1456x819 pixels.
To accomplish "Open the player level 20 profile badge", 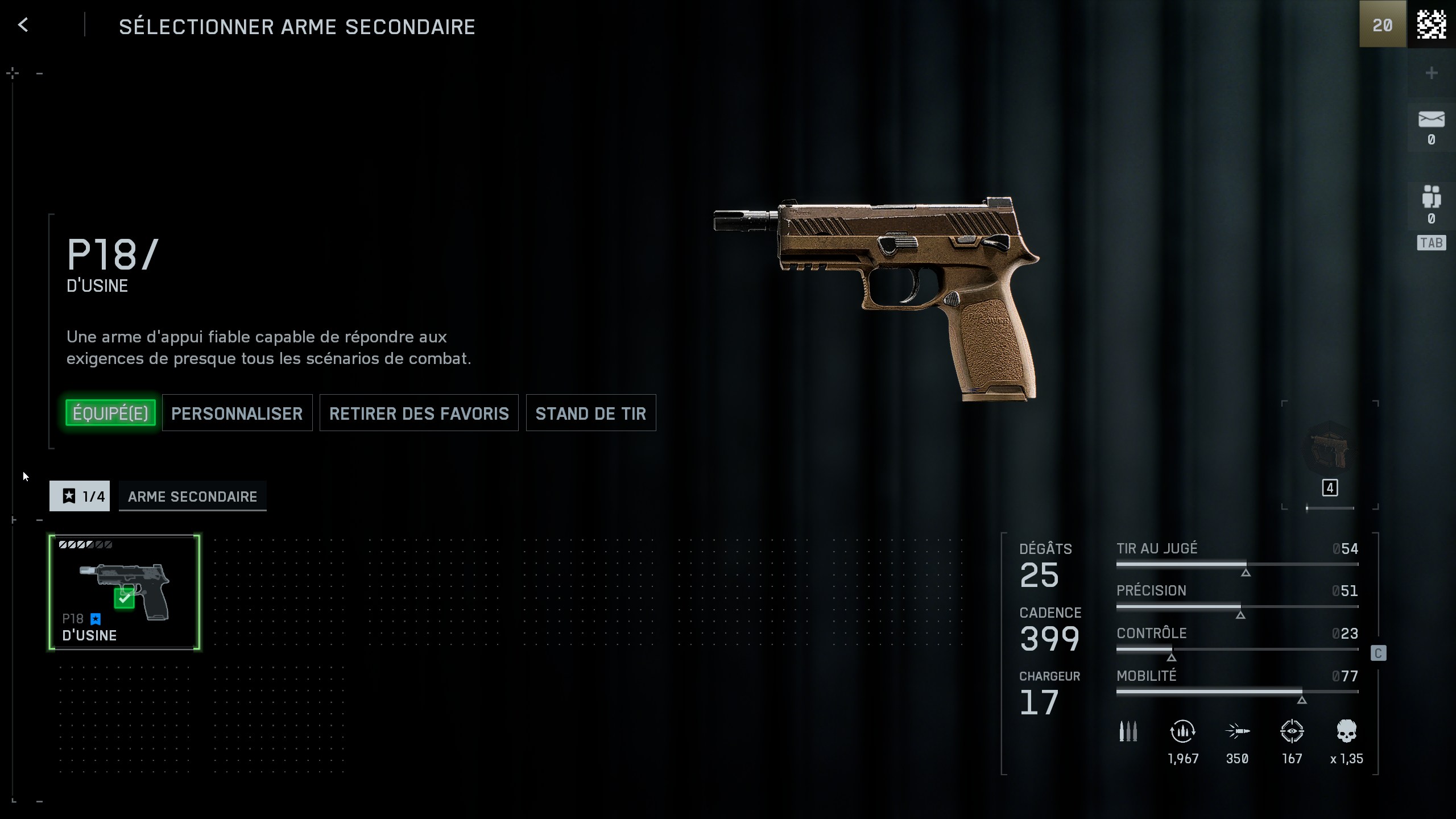I will coord(1382,25).
